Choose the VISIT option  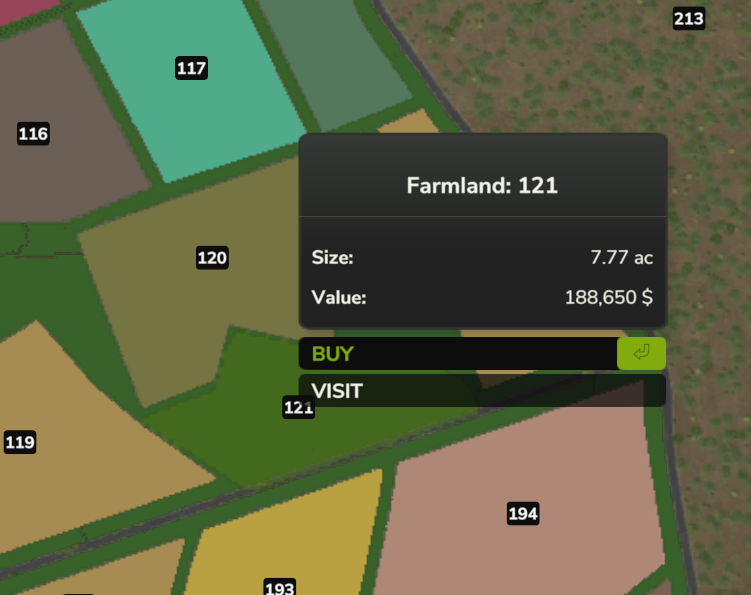point(481,391)
